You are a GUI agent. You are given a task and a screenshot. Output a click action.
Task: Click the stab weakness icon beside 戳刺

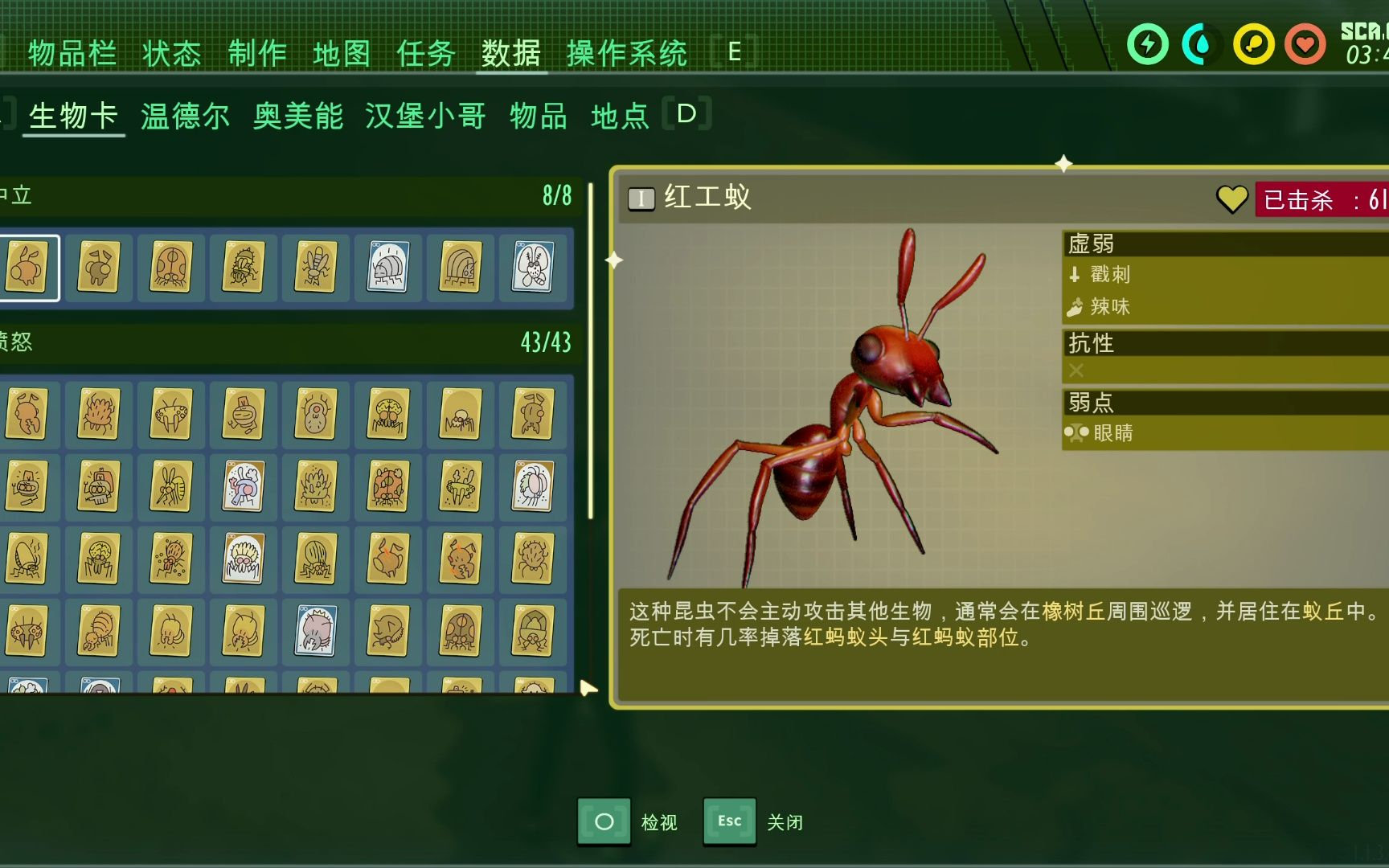[1075, 275]
